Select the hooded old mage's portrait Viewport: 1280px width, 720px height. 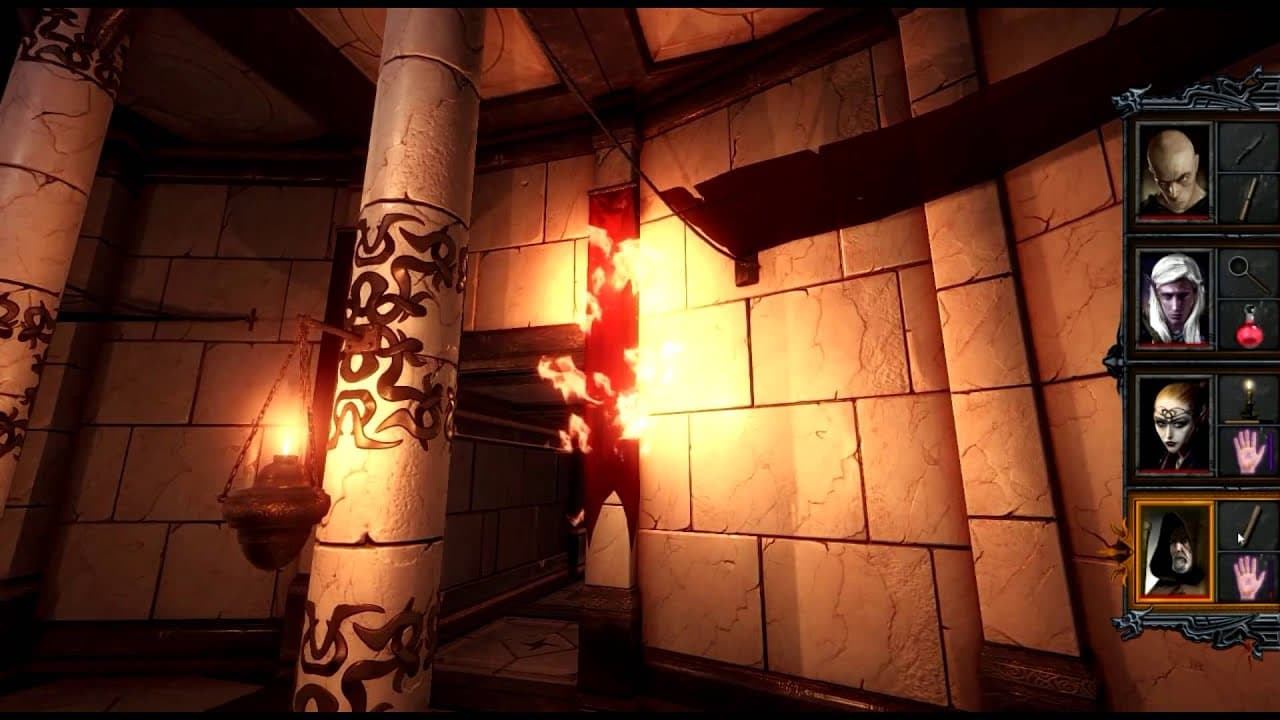coord(1175,548)
